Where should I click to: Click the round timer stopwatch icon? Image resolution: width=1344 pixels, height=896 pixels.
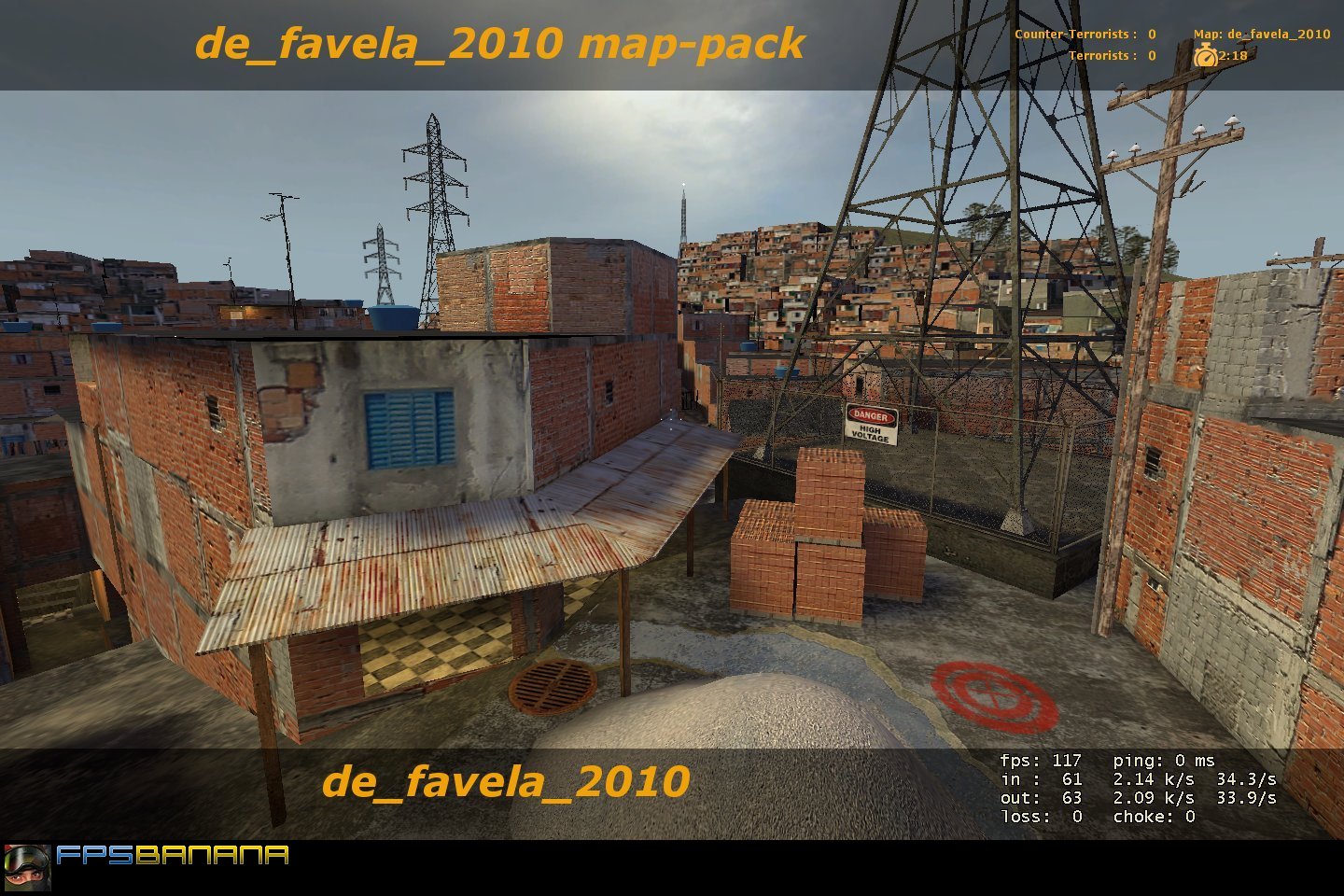1205,56
